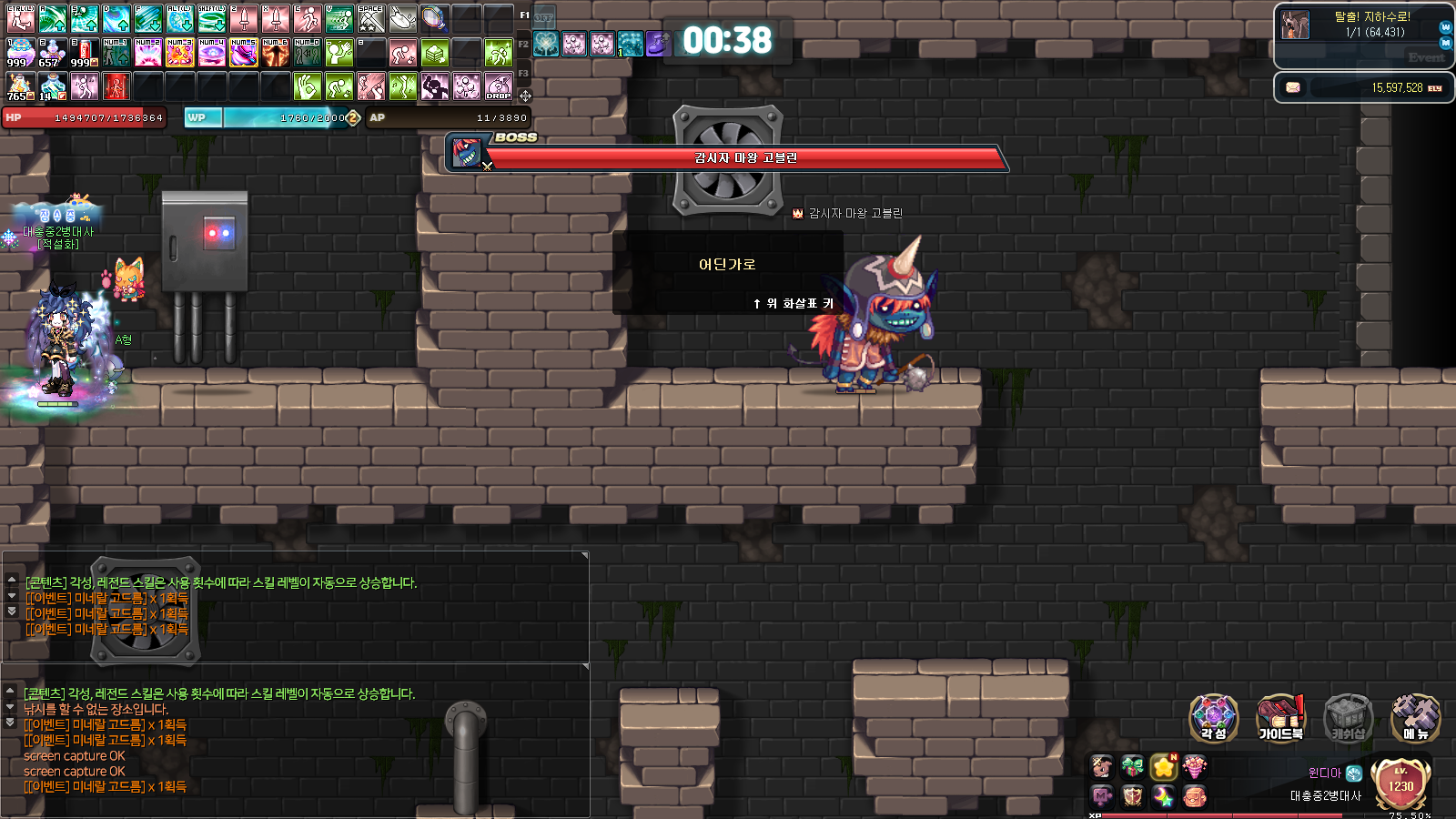Viewport: 1456px width, 819px height.
Task: Open the green gift box icon
Action: pyautogui.click(x=1132, y=767)
